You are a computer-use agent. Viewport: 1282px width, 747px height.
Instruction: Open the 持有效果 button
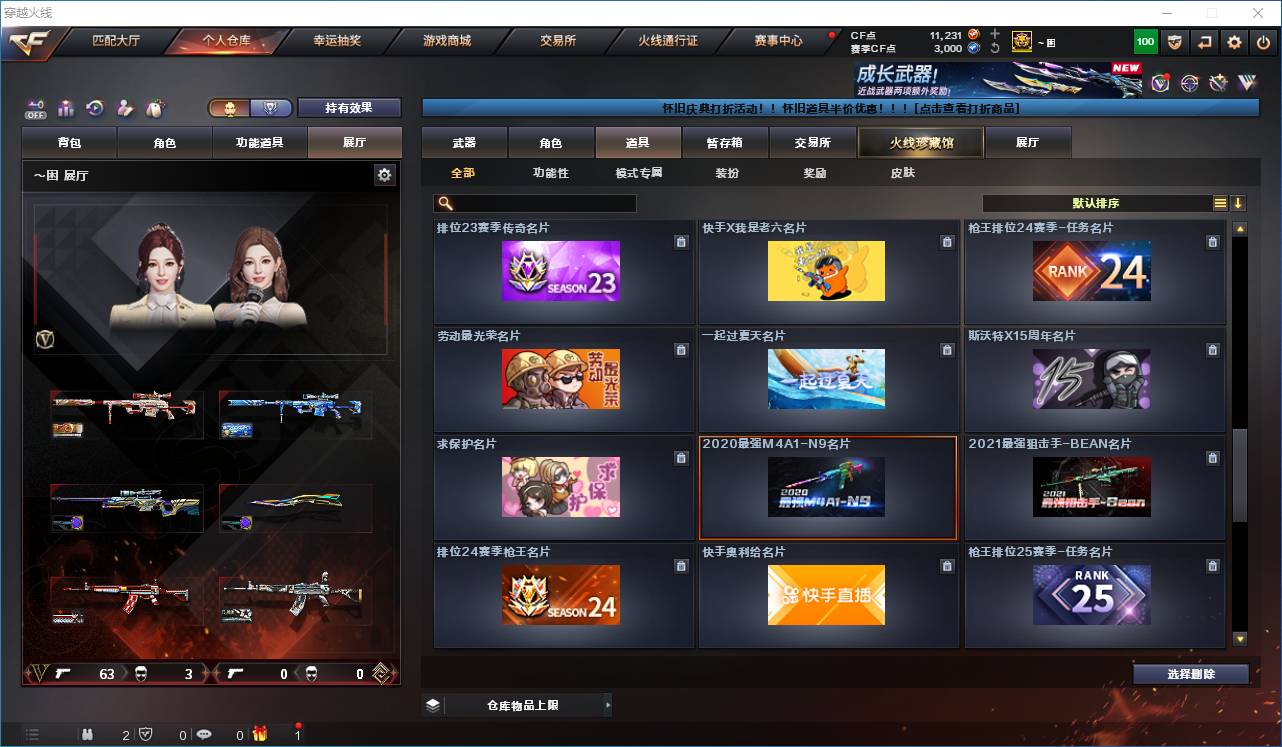348,107
